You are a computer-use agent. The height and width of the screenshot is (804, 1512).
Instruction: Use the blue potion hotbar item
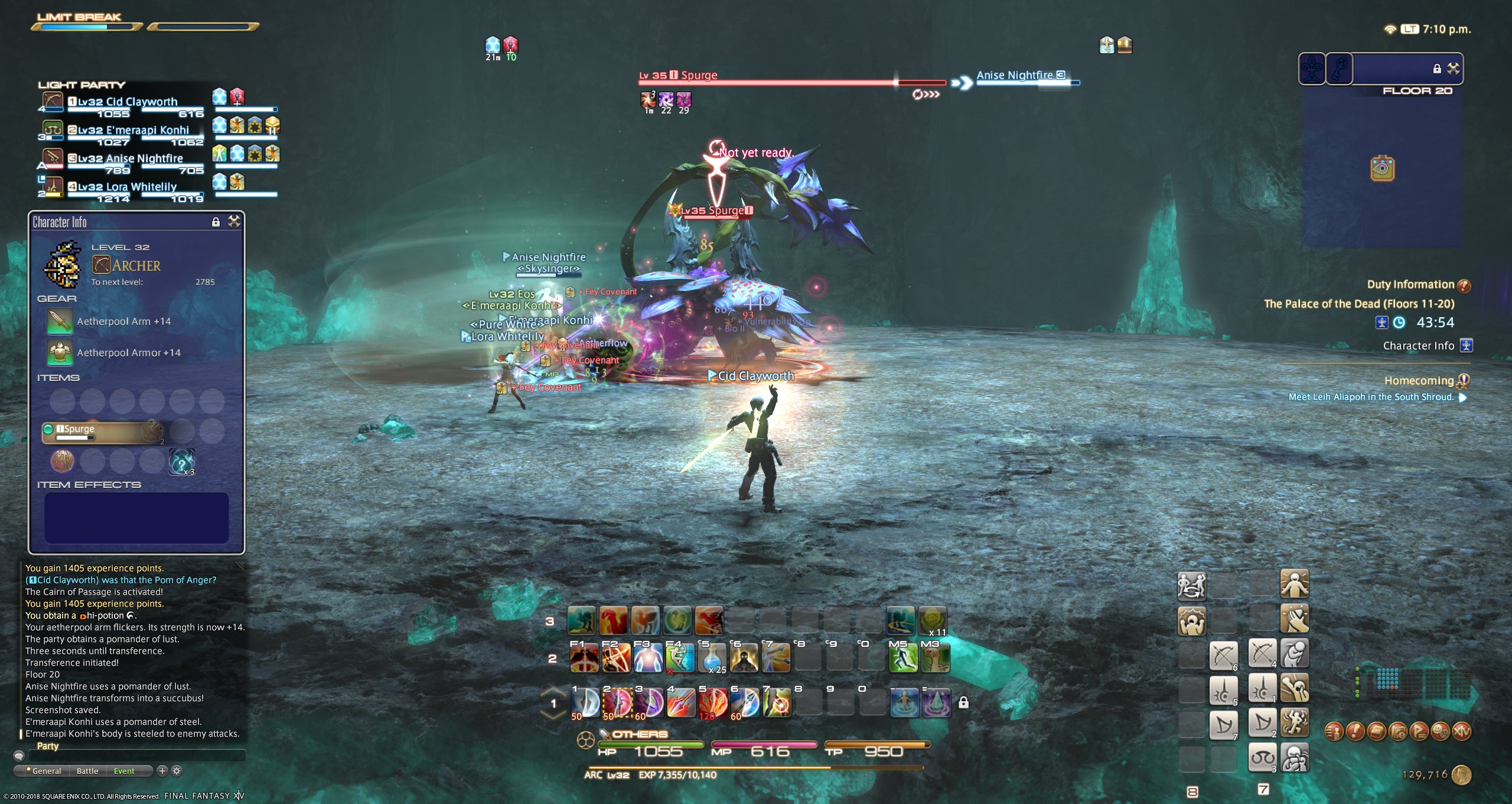(712, 657)
